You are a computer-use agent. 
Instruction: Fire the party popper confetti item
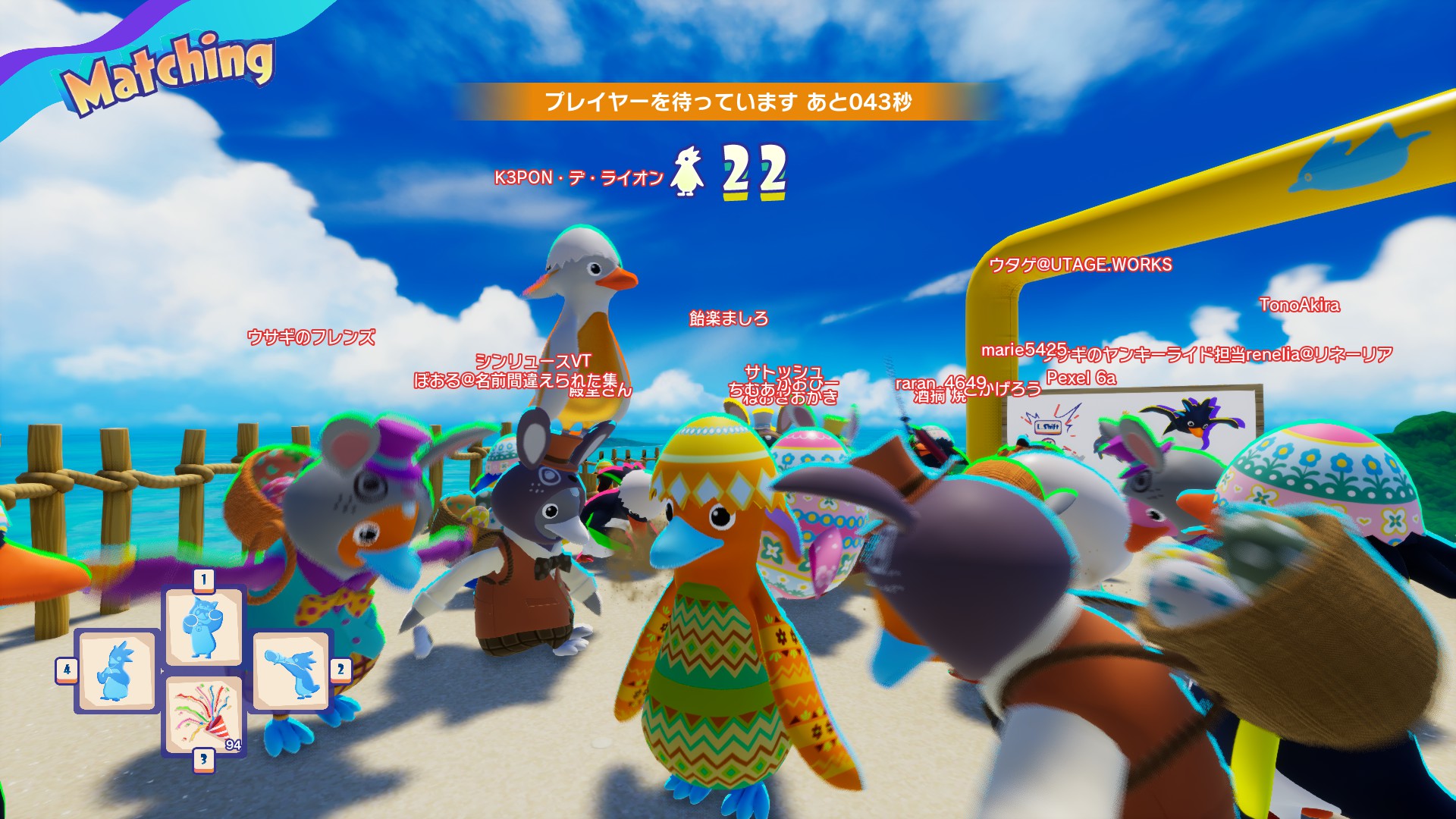[x=203, y=715]
